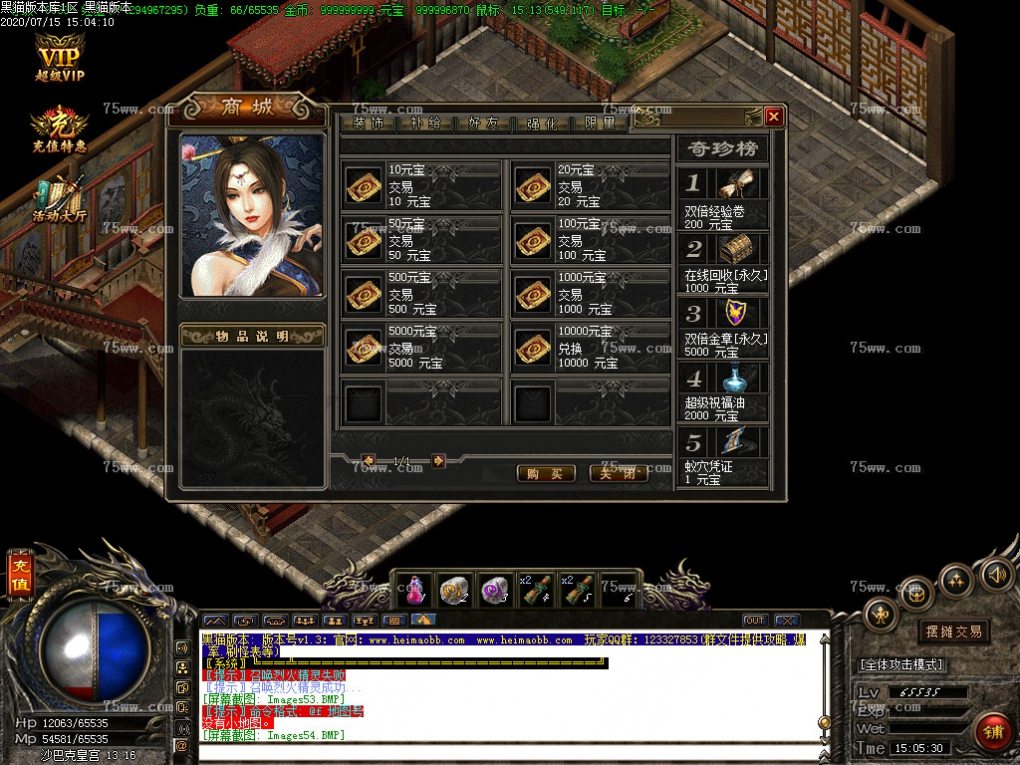1020x765 pixels.
Task: Close the shop window with the red X
Action: 773,117
